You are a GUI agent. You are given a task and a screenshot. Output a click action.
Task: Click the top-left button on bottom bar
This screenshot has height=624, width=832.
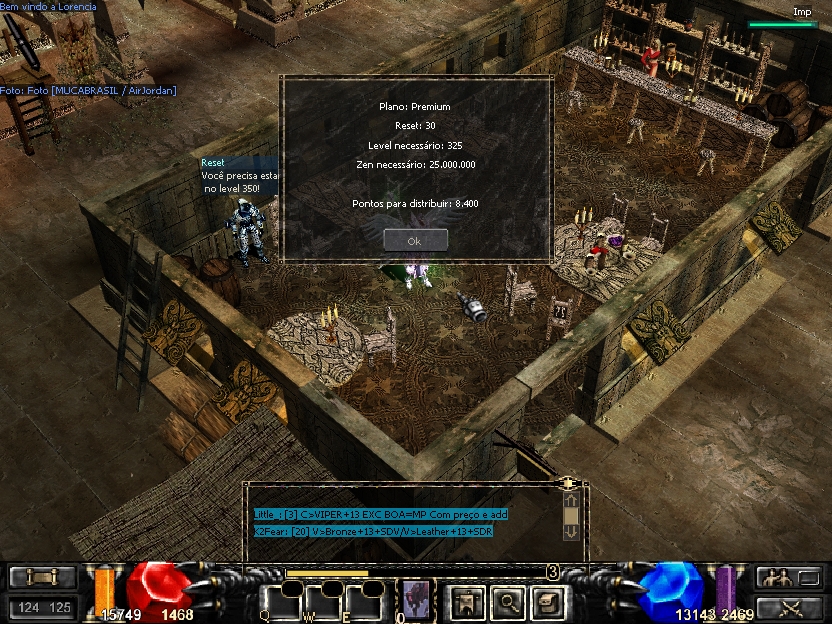tap(42, 577)
